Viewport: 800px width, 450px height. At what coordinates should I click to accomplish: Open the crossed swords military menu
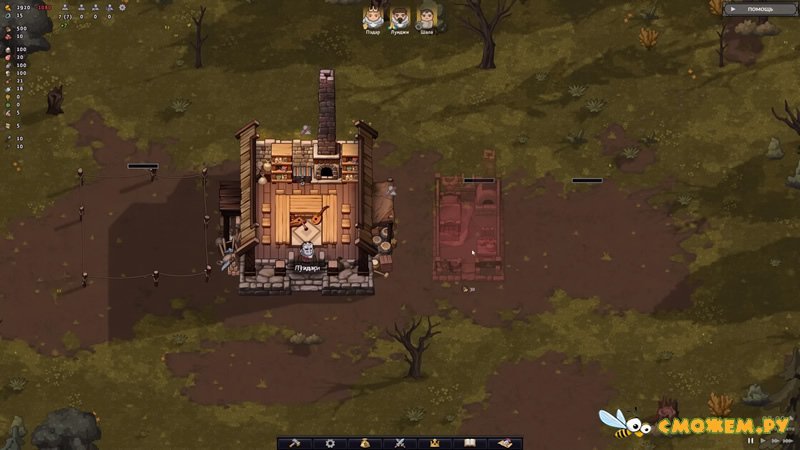pyautogui.click(x=400, y=442)
